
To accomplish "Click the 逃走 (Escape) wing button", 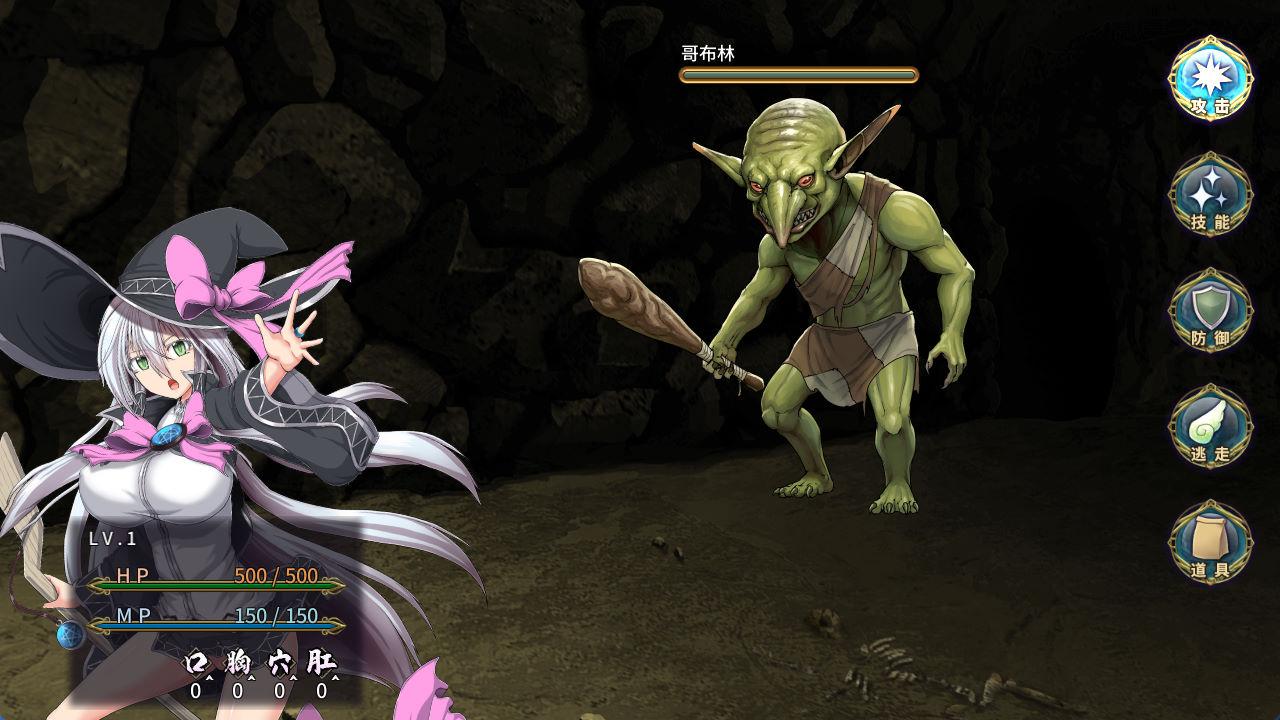I will pyautogui.click(x=1210, y=427).
